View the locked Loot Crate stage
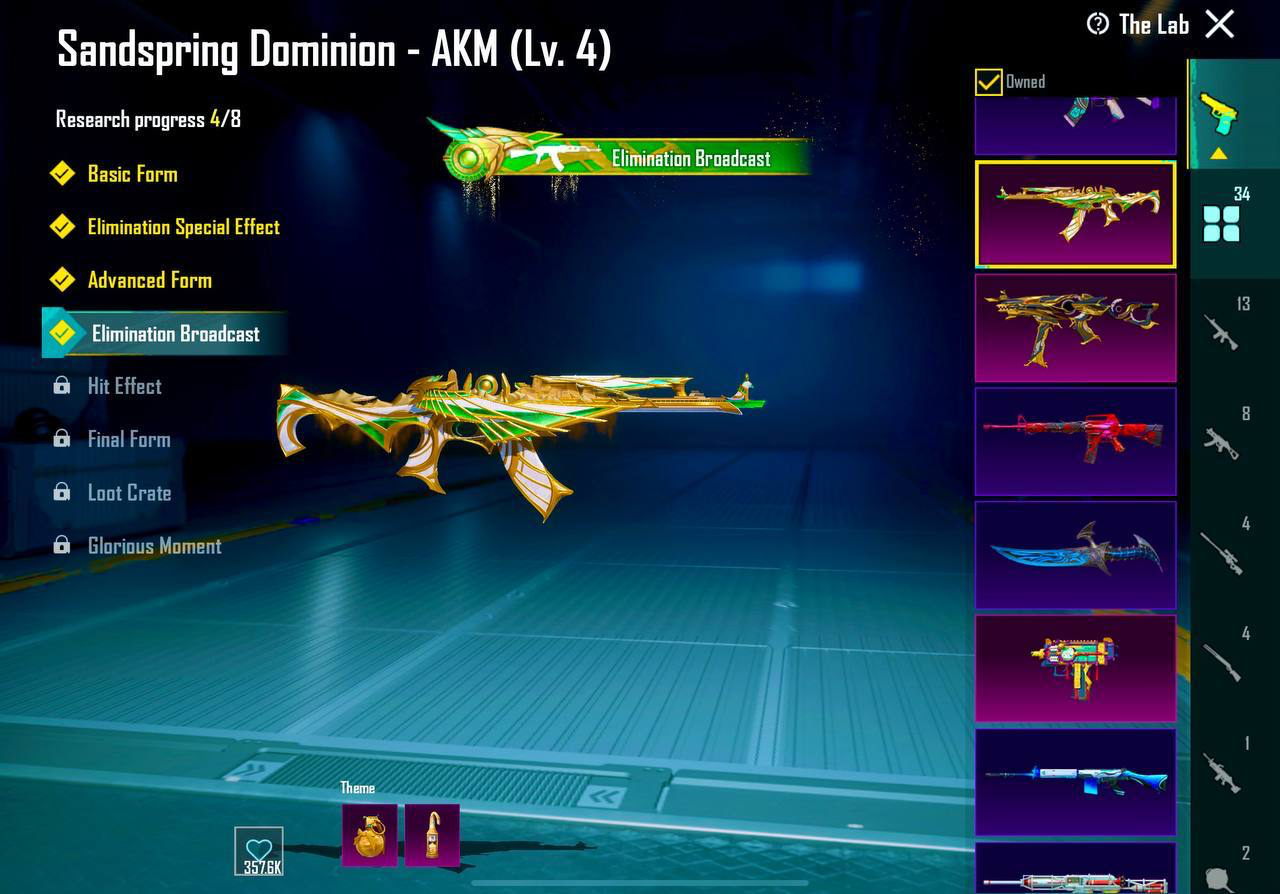1280x894 pixels. coord(129,493)
